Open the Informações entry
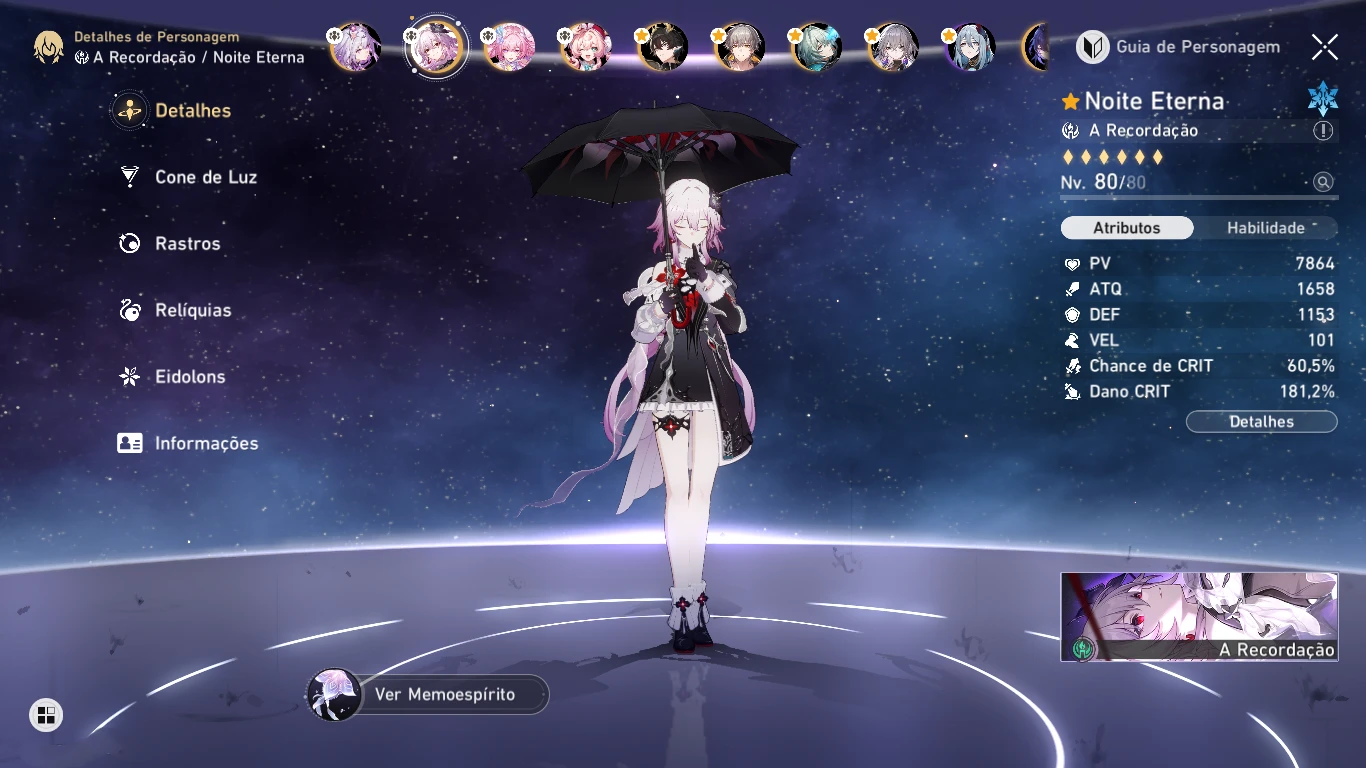This screenshot has width=1366, height=768. [206, 443]
